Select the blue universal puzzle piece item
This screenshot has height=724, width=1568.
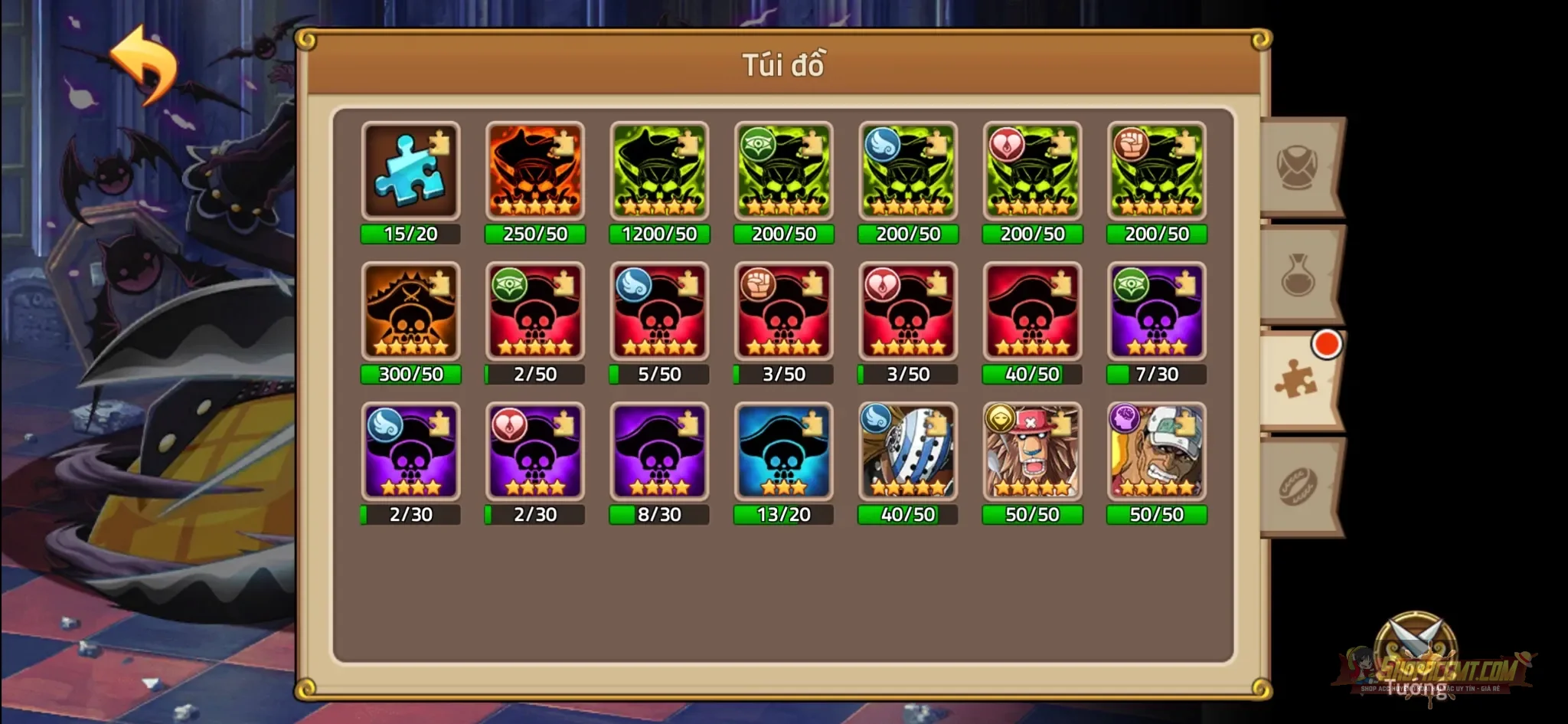coord(410,170)
